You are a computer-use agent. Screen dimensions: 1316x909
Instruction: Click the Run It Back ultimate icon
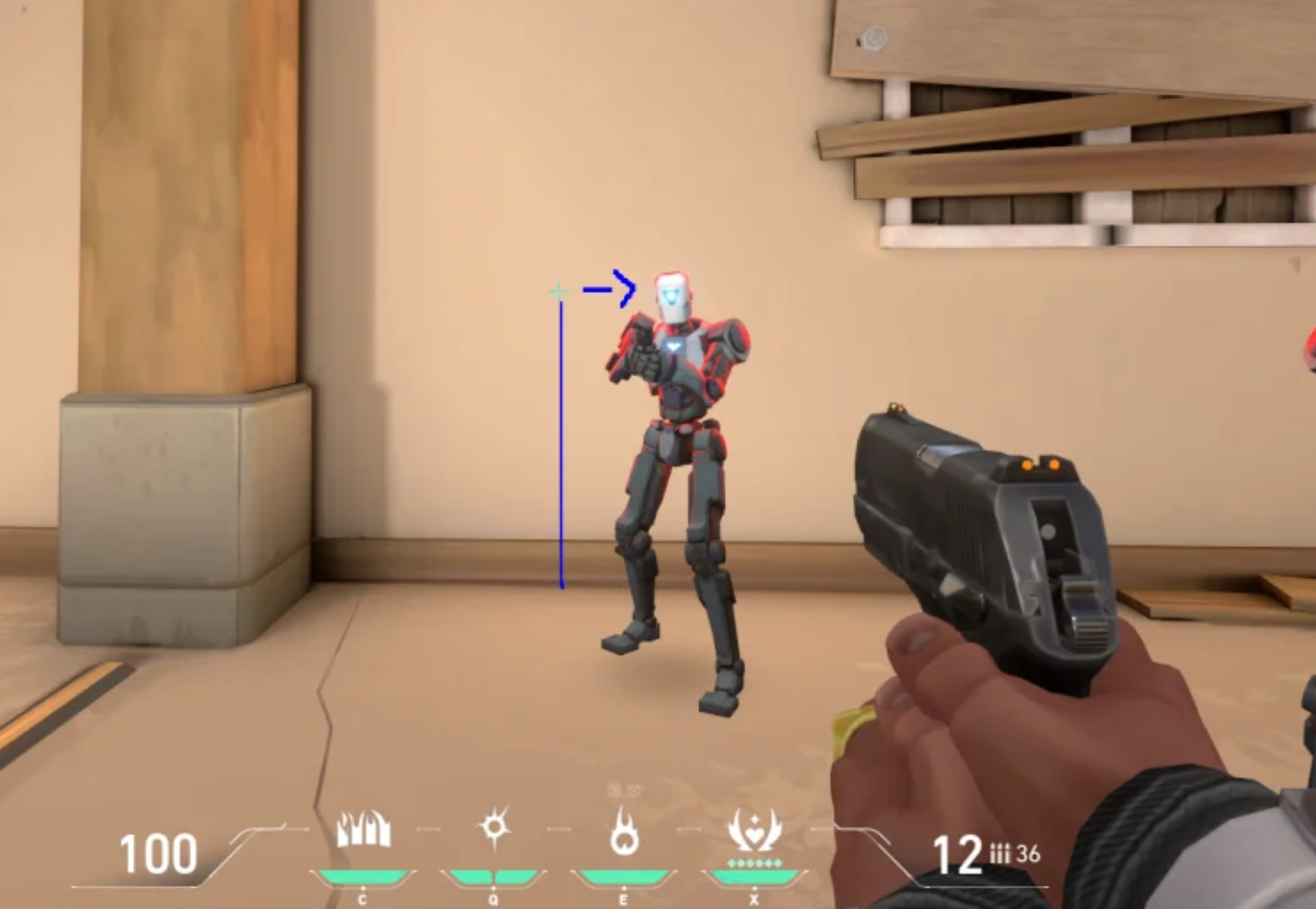(752, 827)
